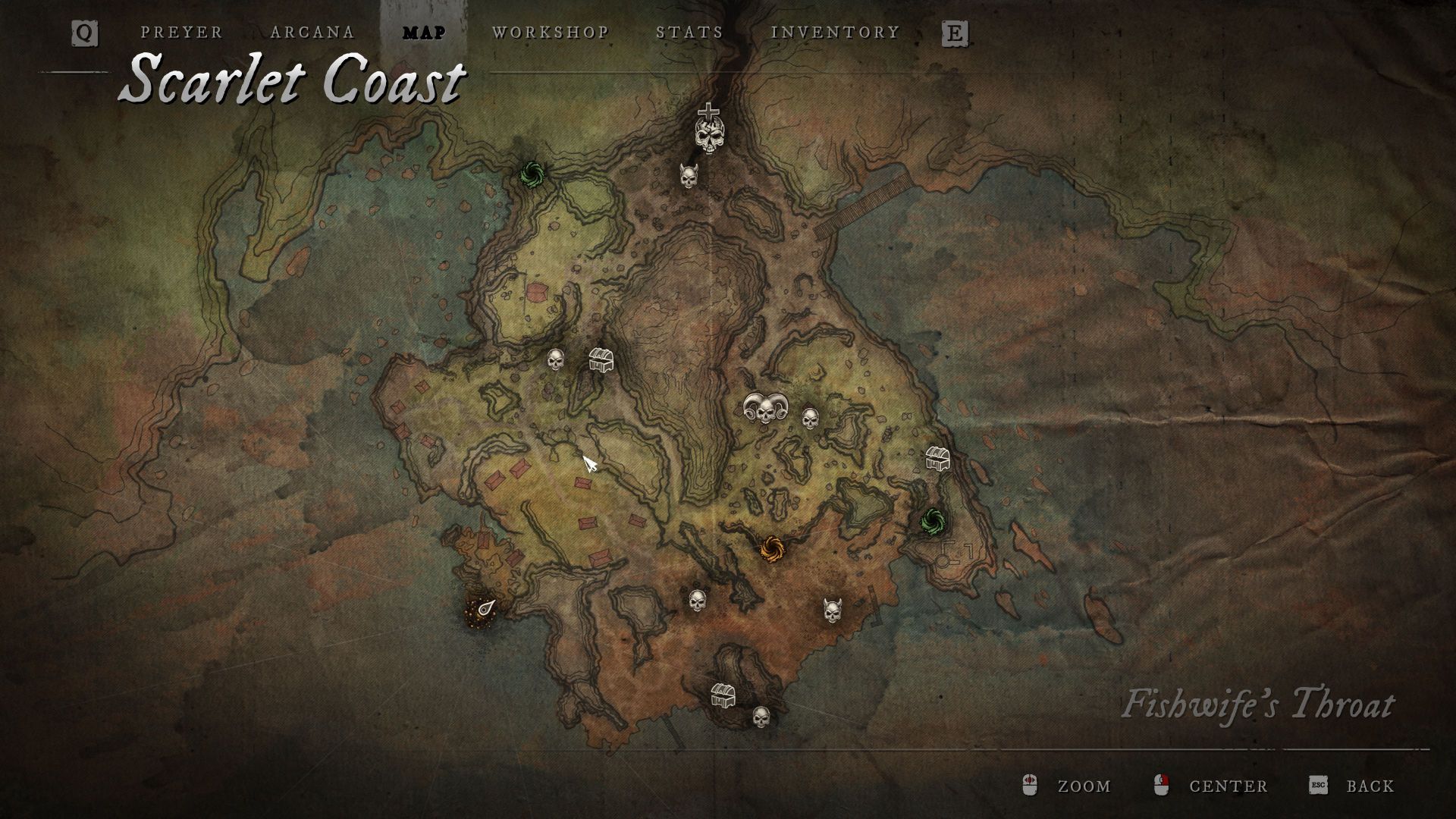The width and height of the screenshot is (1456, 819).
Task: Click the ram-horned skull map marker
Action: tap(765, 409)
